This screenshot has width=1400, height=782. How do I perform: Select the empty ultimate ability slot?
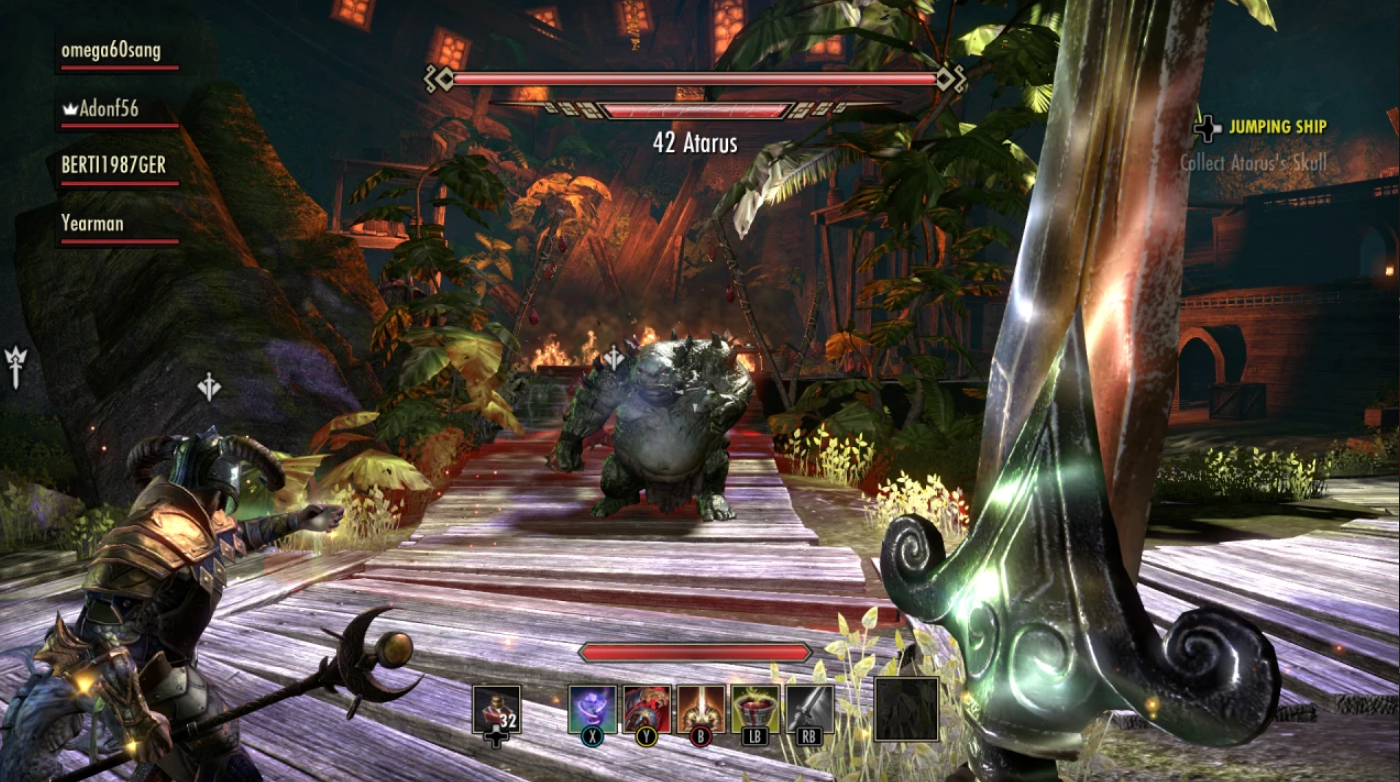906,709
